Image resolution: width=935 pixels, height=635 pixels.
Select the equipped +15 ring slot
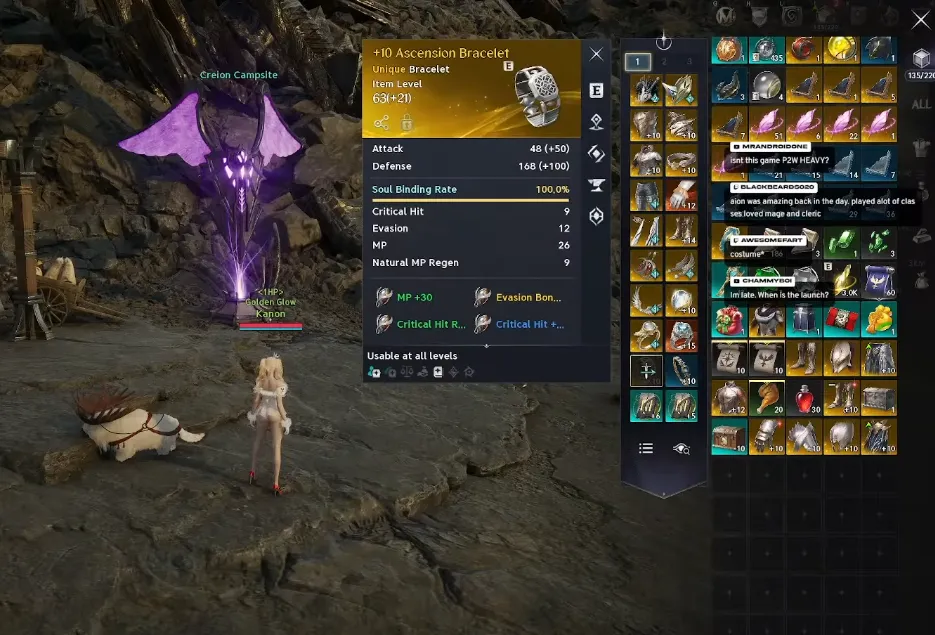[x=682, y=335]
